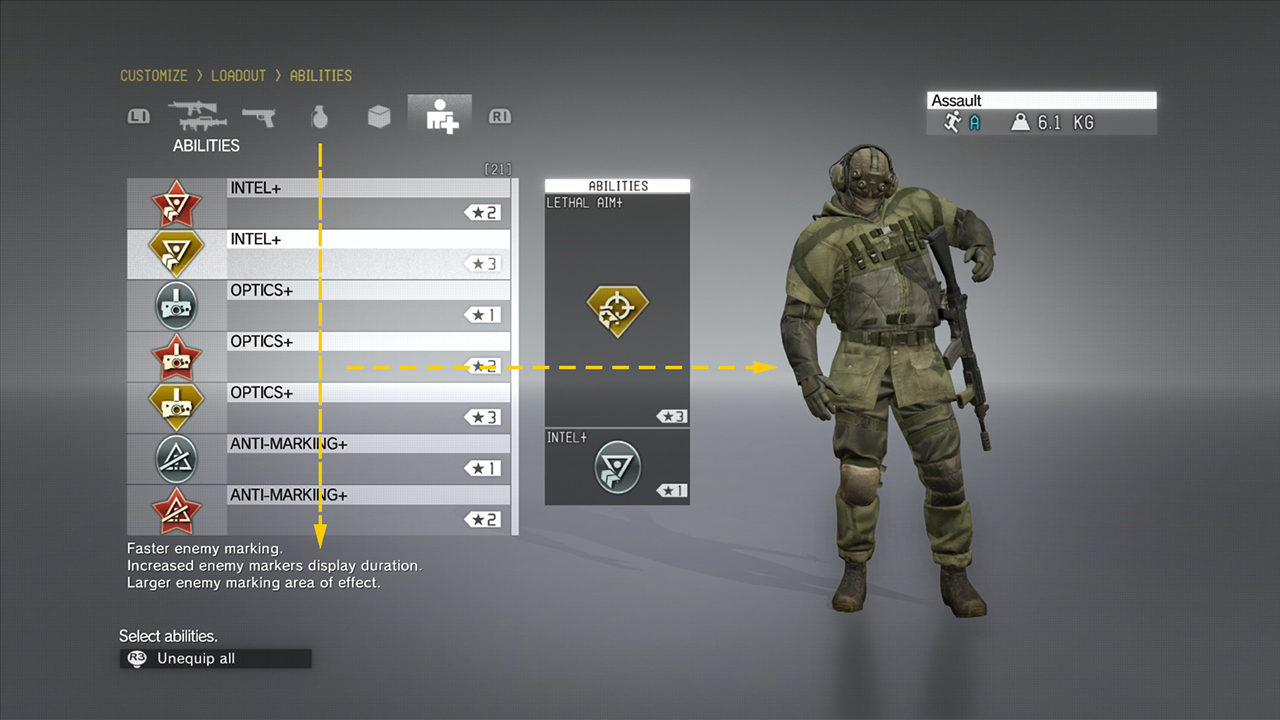Image resolution: width=1280 pixels, height=720 pixels.
Task: Select the equipped INTEL+ one-star slot
Action: (x=617, y=466)
